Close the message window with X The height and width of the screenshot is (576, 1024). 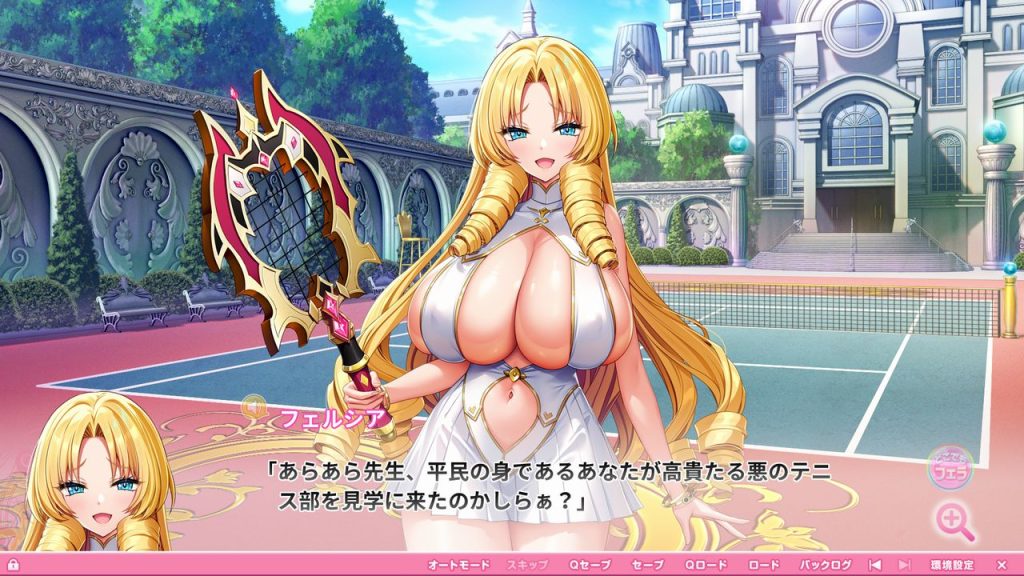click(x=1001, y=565)
